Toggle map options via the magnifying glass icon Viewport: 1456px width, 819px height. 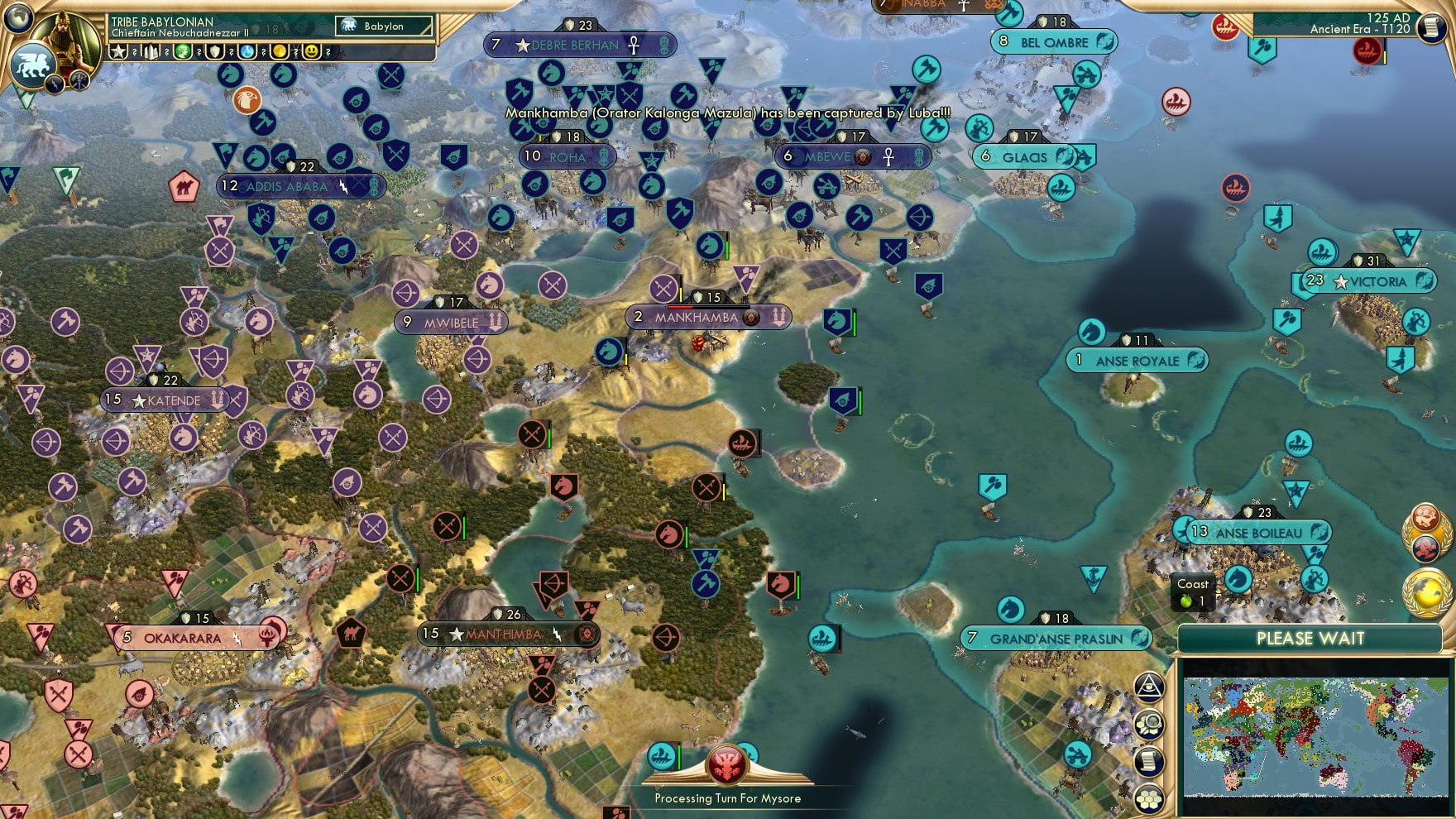(x=1149, y=722)
